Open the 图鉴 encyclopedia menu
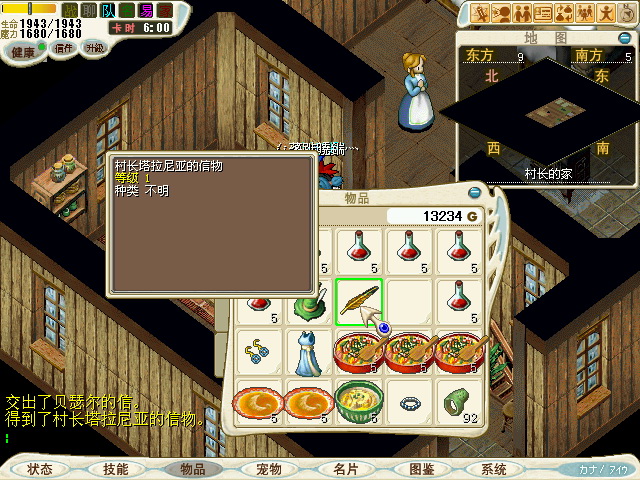 (x=420, y=468)
